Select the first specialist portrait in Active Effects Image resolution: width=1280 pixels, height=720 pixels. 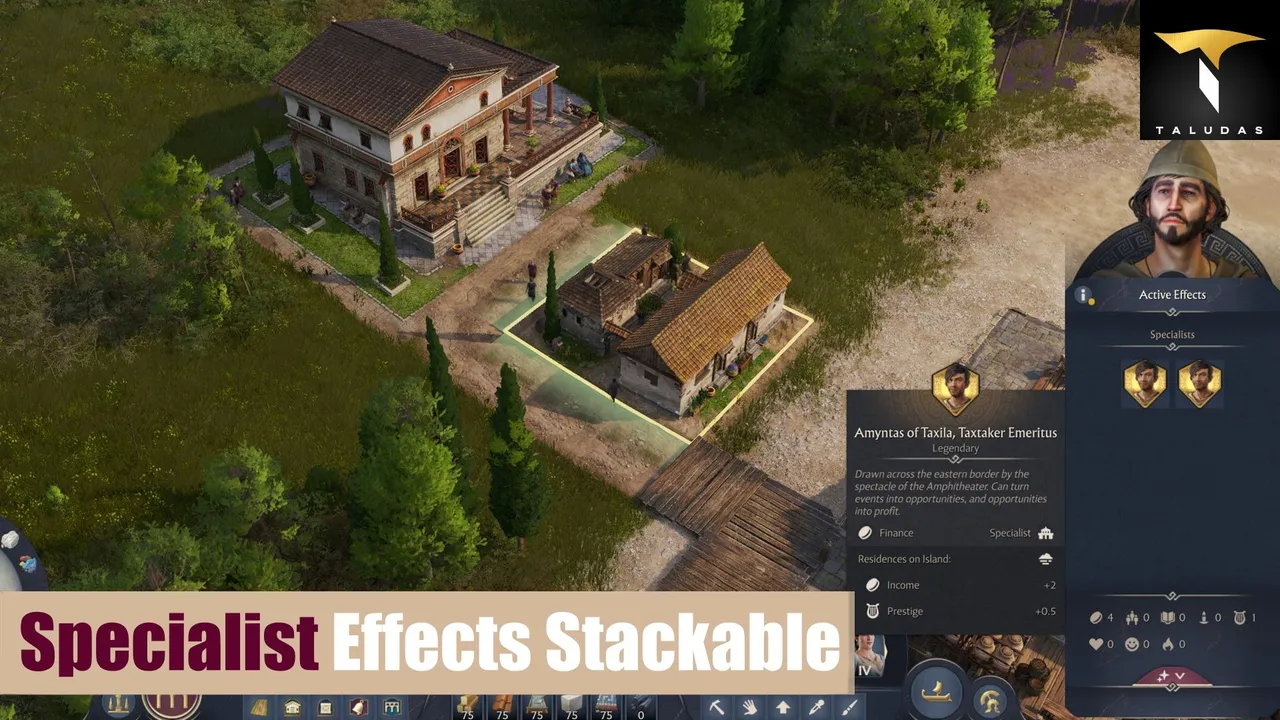[1145, 382]
